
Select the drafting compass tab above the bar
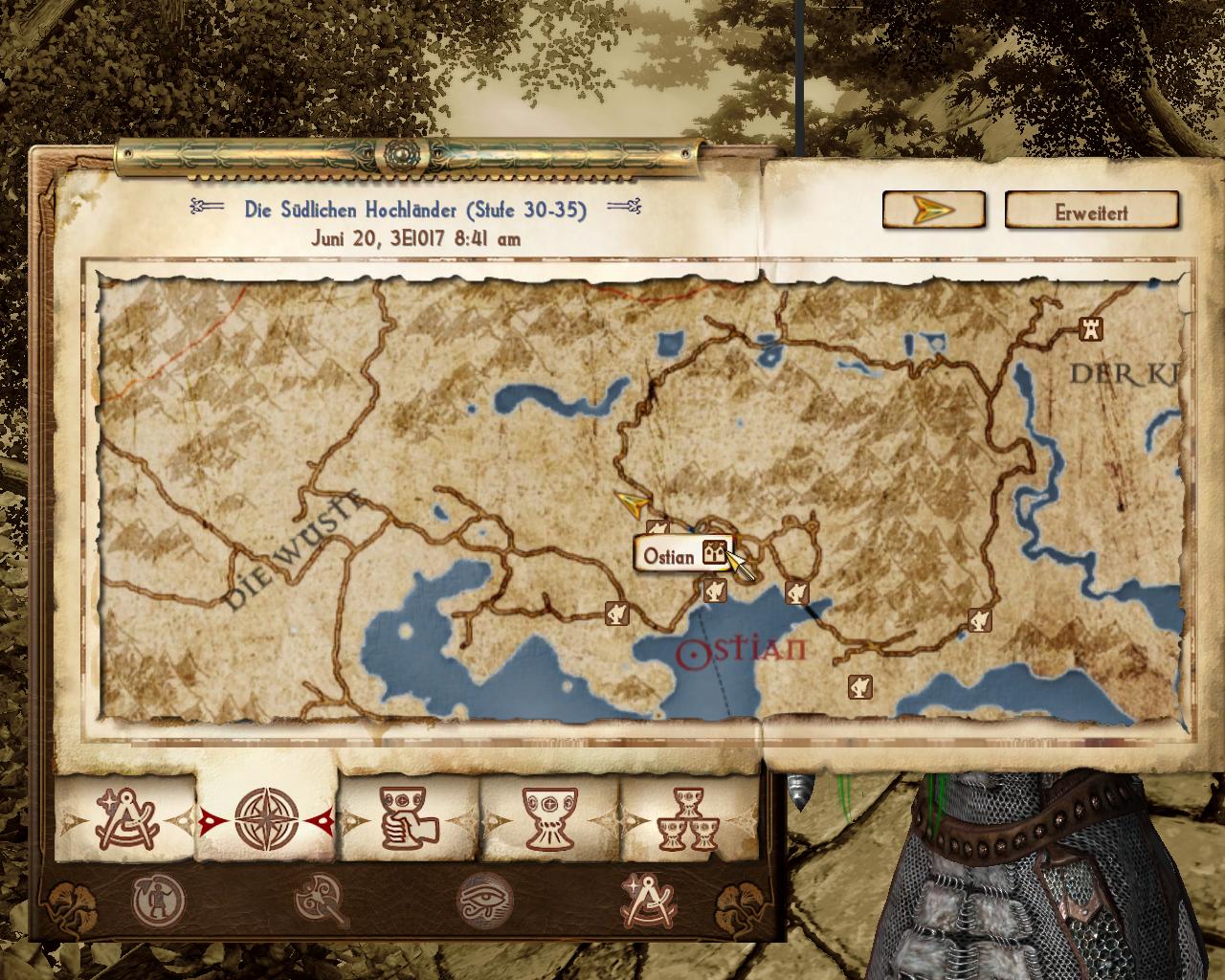point(124,819)
